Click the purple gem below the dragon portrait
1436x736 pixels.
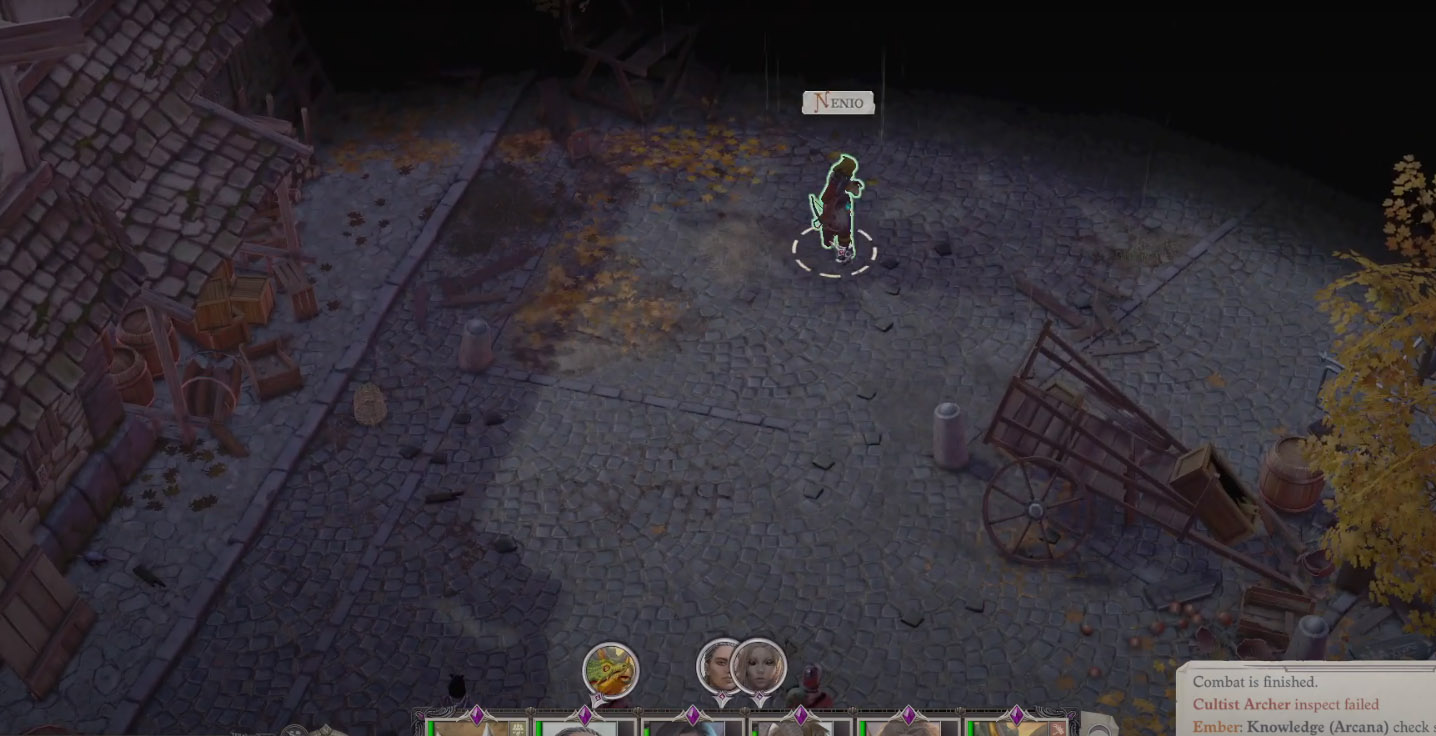coord(597,695)
